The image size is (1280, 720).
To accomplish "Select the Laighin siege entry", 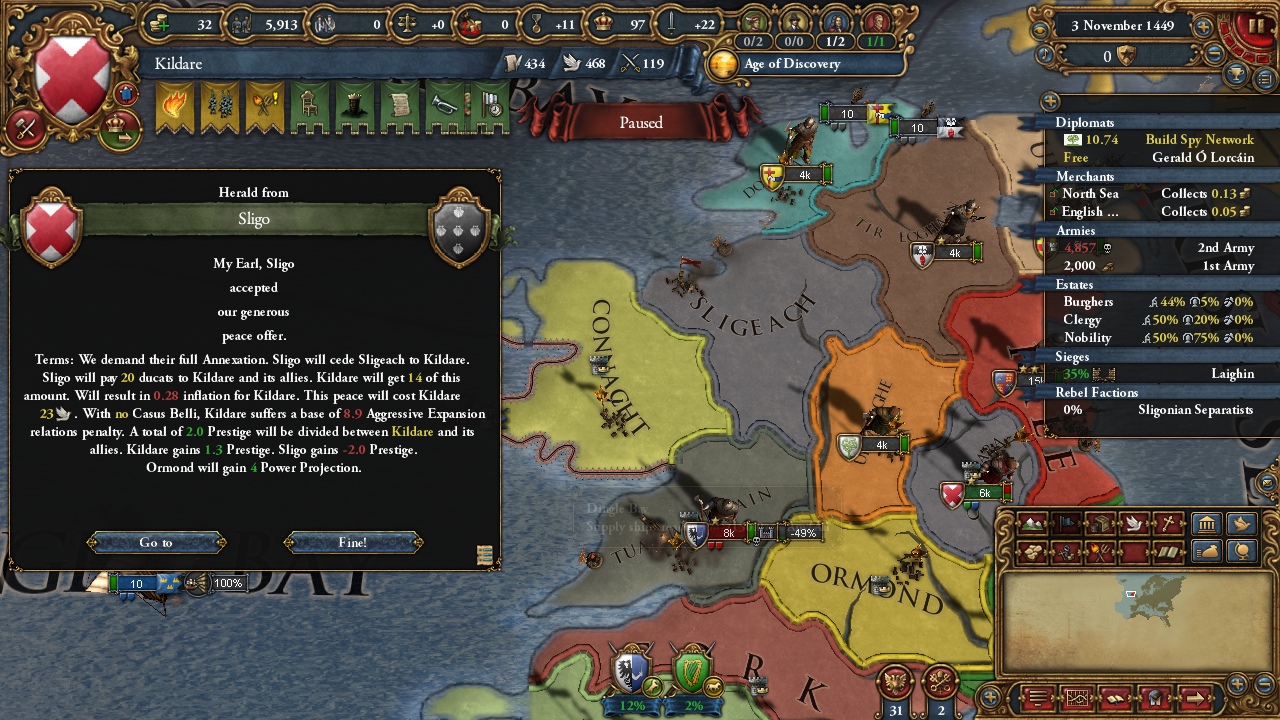I will point(1150,374).
